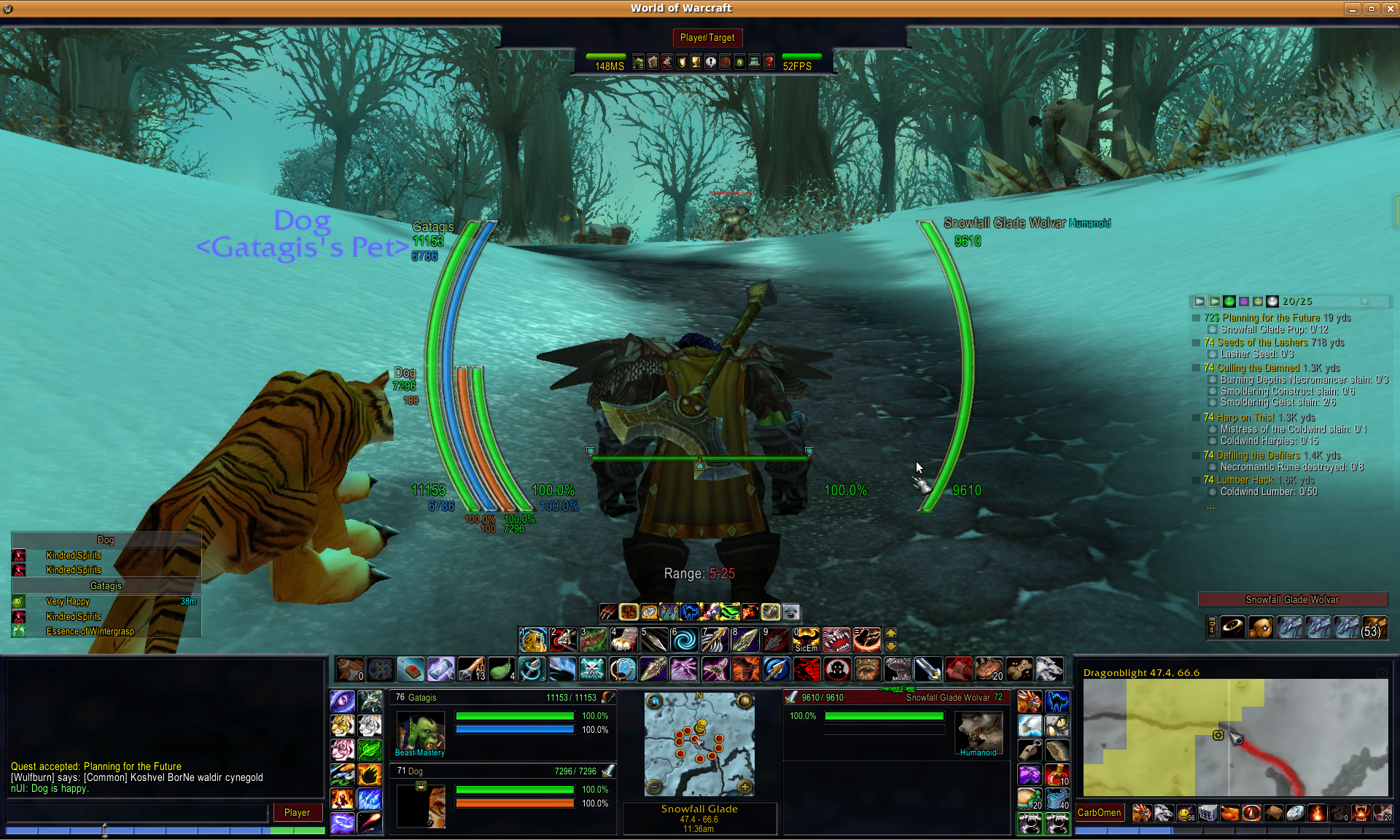The height and width of the screenshot is (840, 1400).
Task: Zoom out the minimap with the minus button
Action: click(x=654, y=786)
